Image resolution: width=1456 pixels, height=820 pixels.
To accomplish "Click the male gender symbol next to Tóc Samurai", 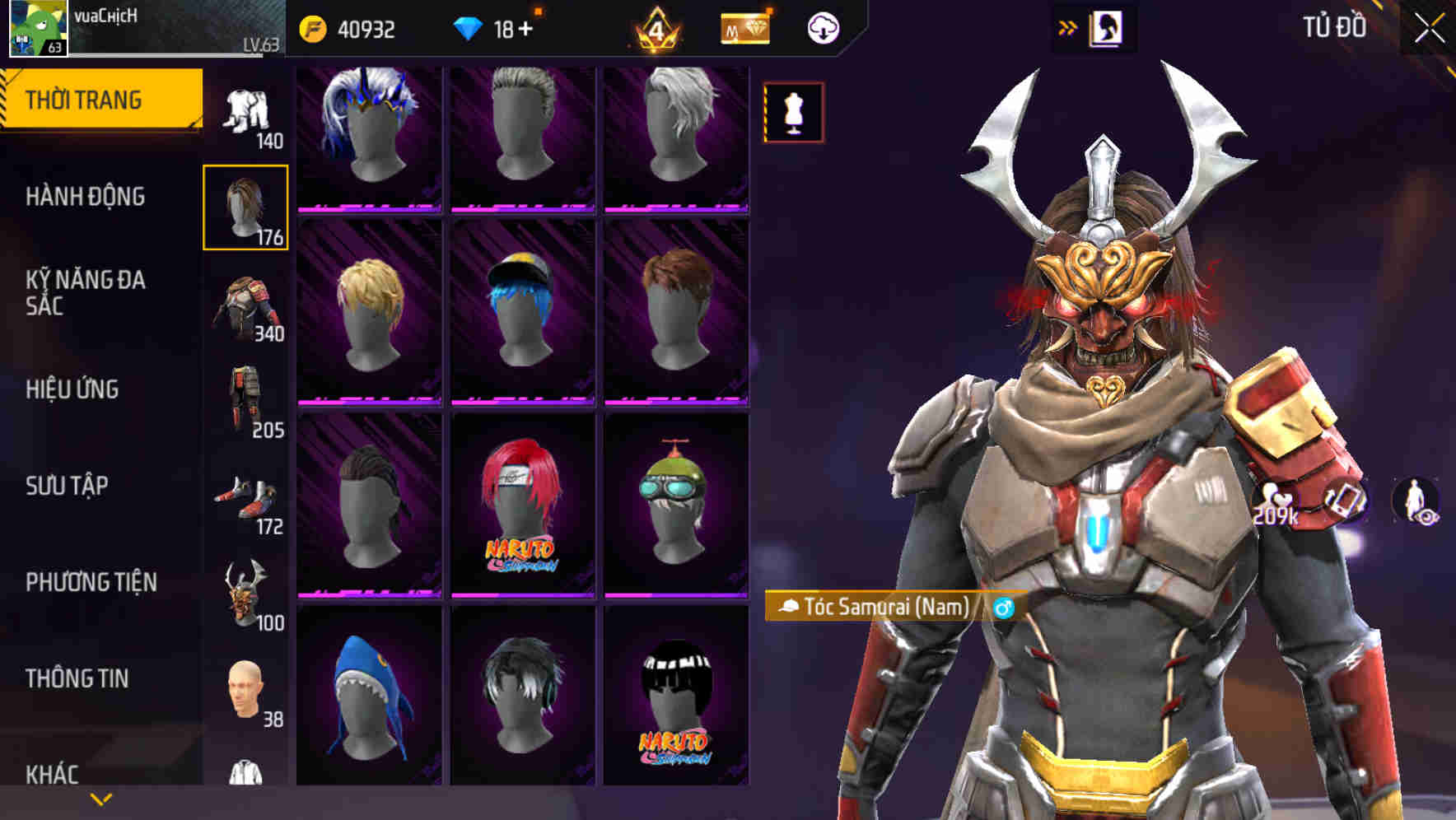I will tap(1001, 608).
